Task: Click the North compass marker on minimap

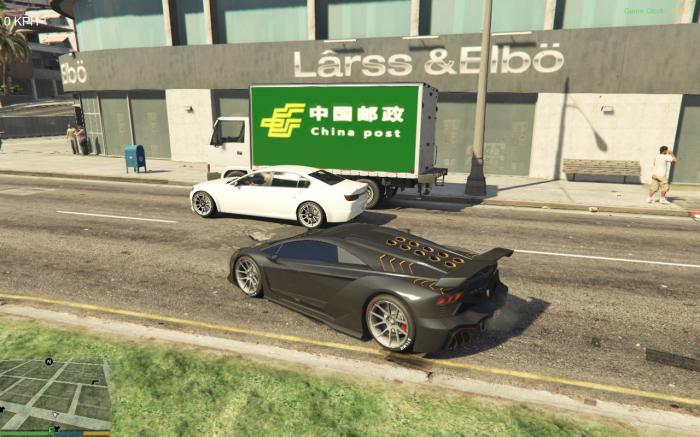Action: pos(49,362)
